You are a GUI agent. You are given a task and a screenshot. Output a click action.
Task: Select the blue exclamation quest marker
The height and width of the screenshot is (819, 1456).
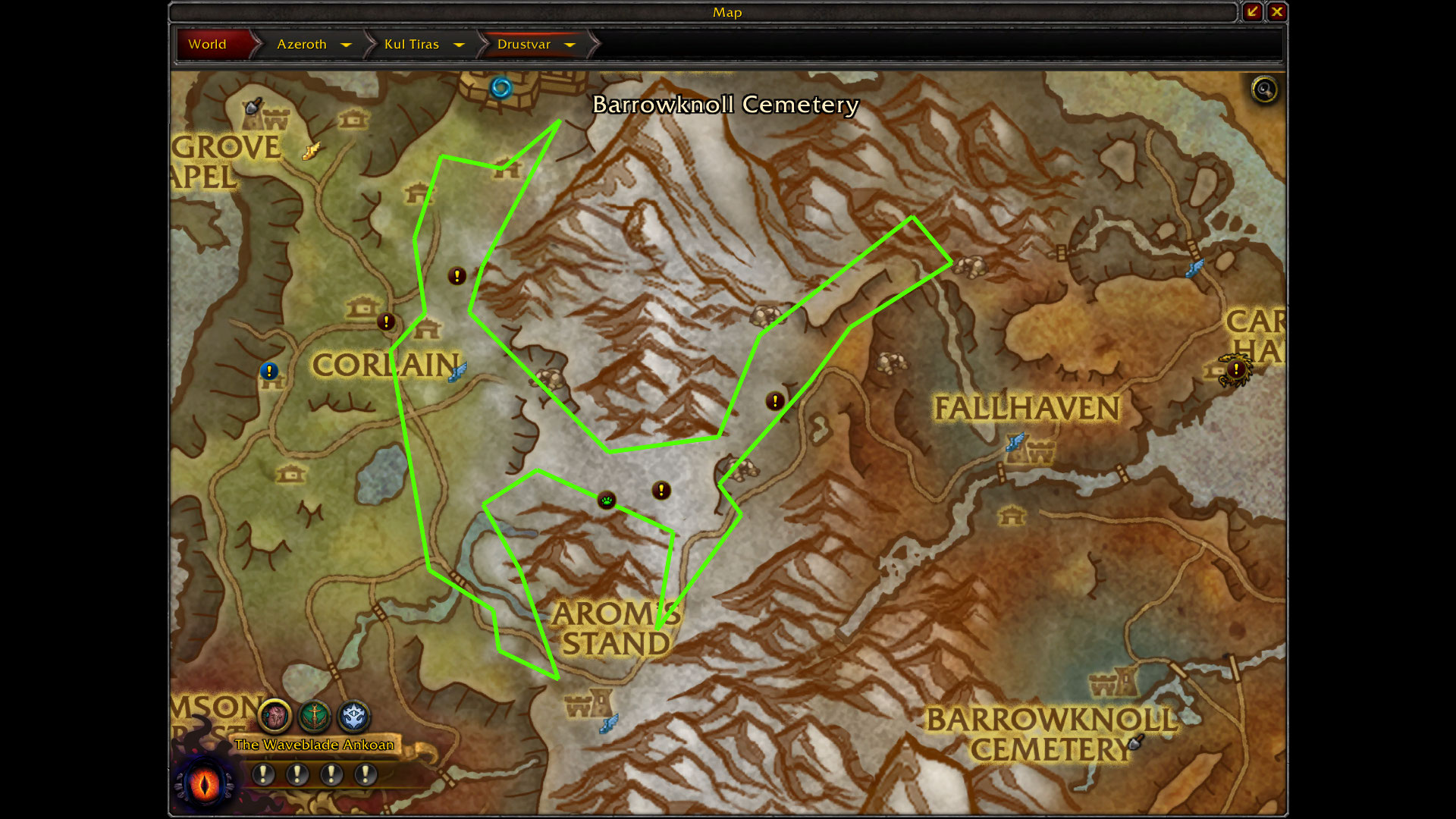[x=269, y=371]
